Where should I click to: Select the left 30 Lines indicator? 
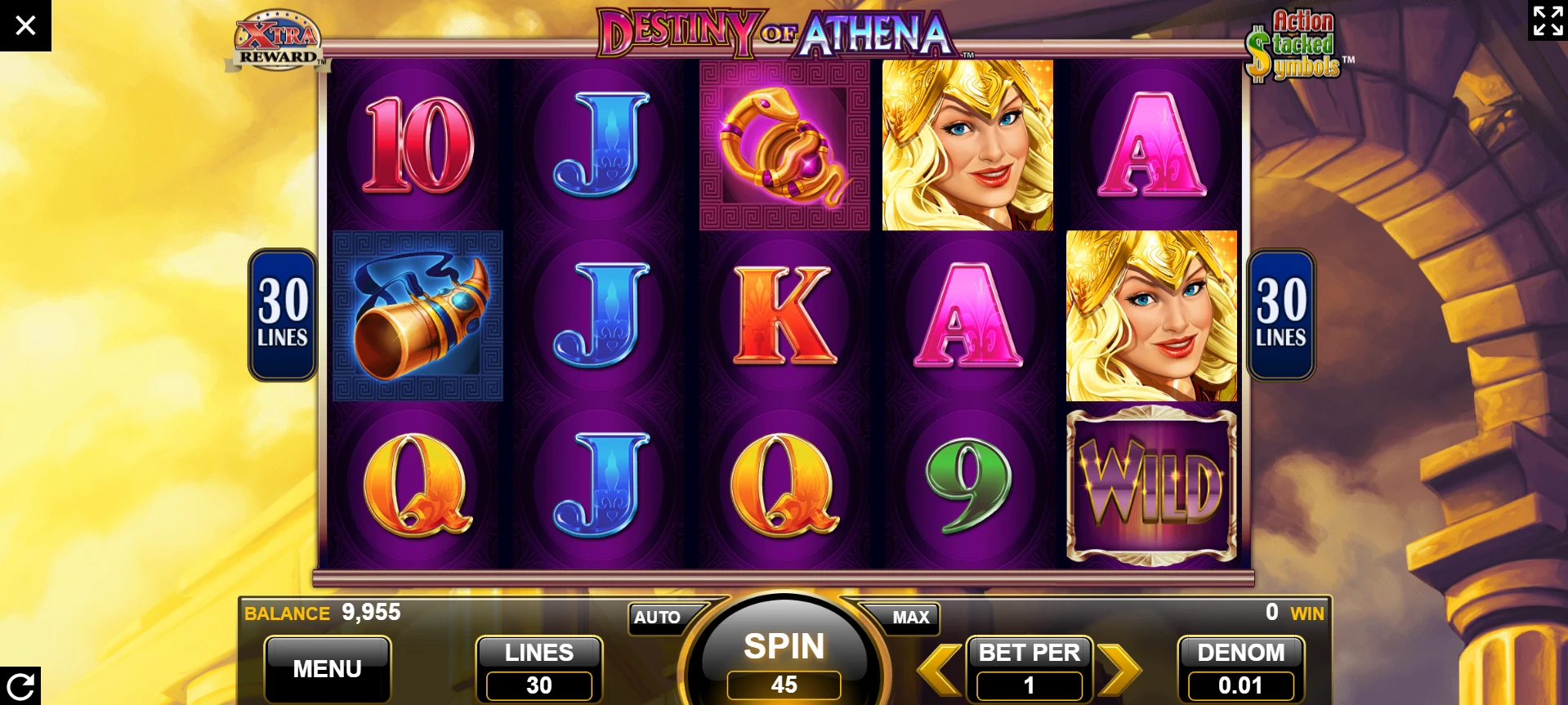pyautogui.click(x=283, y=315)
